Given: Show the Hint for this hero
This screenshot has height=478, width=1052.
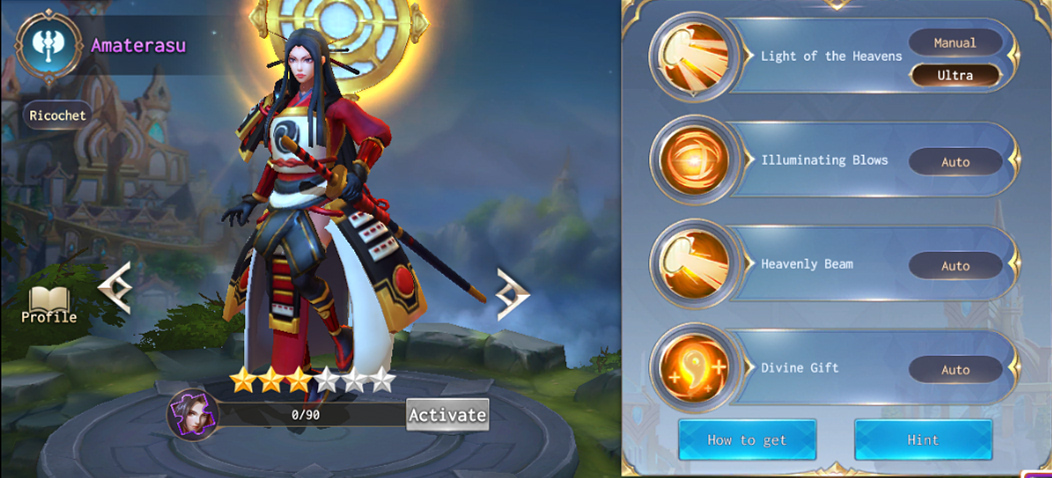Looking at the screenshot, I should 922,440.
